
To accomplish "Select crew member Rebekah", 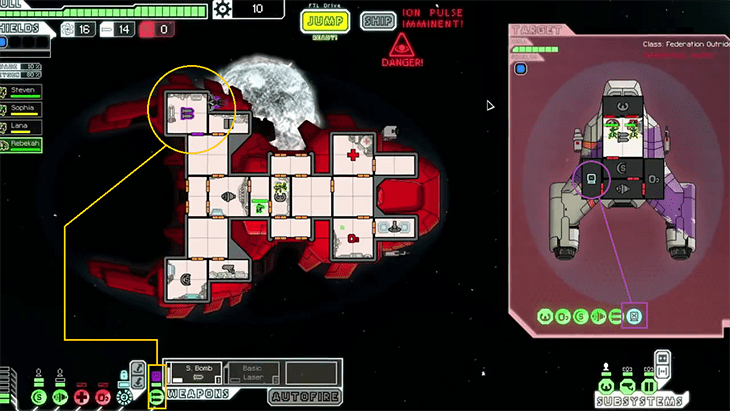I will click(x=23, y=145).
